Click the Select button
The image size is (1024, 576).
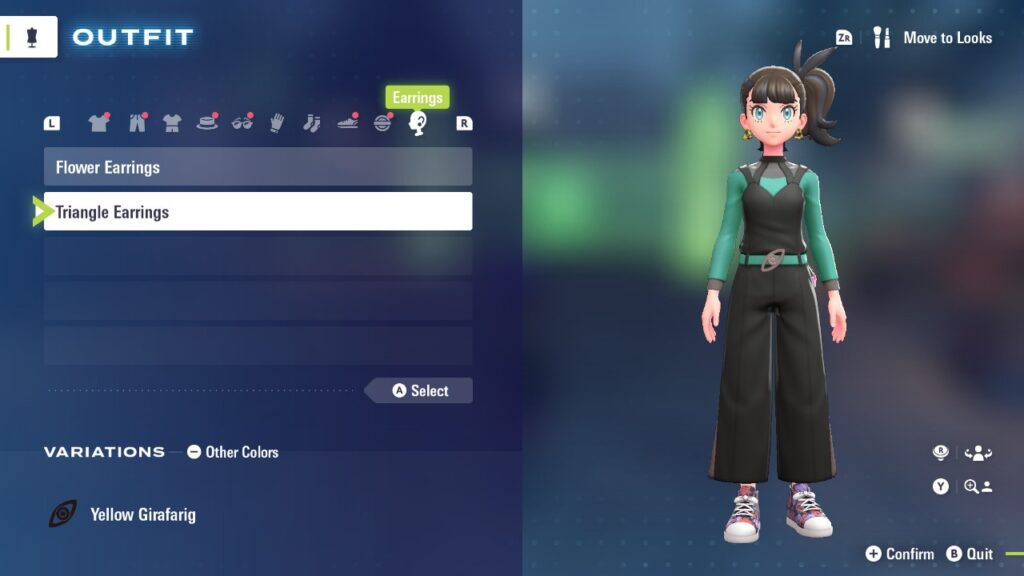click(x=420, y=391)
